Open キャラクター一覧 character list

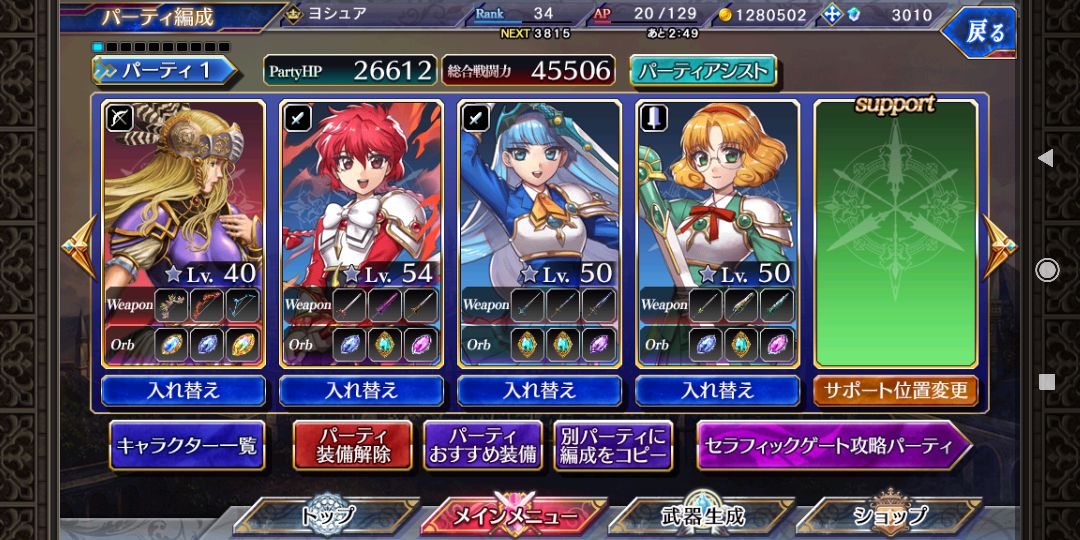coord(187,446)
